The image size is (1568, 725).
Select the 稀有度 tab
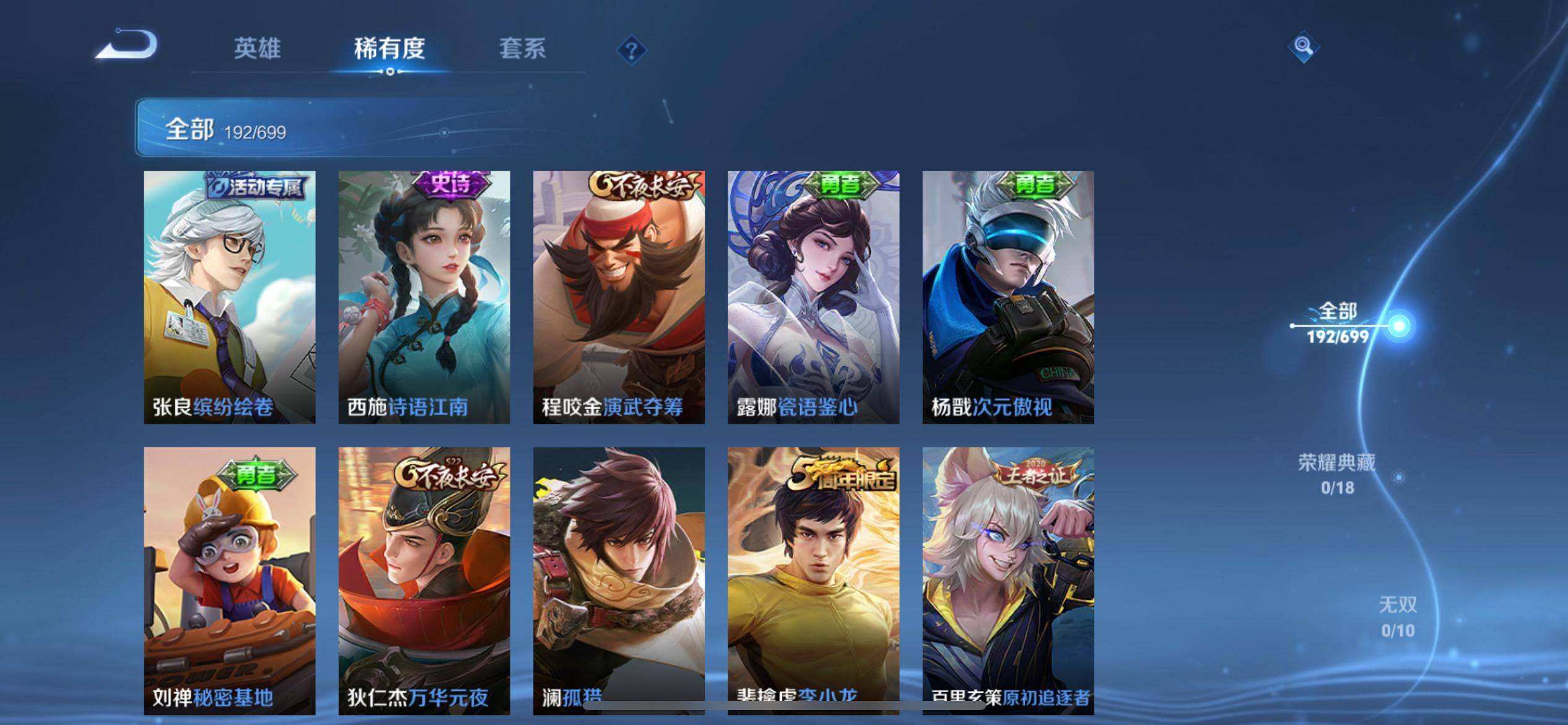[x=390, y=48]
